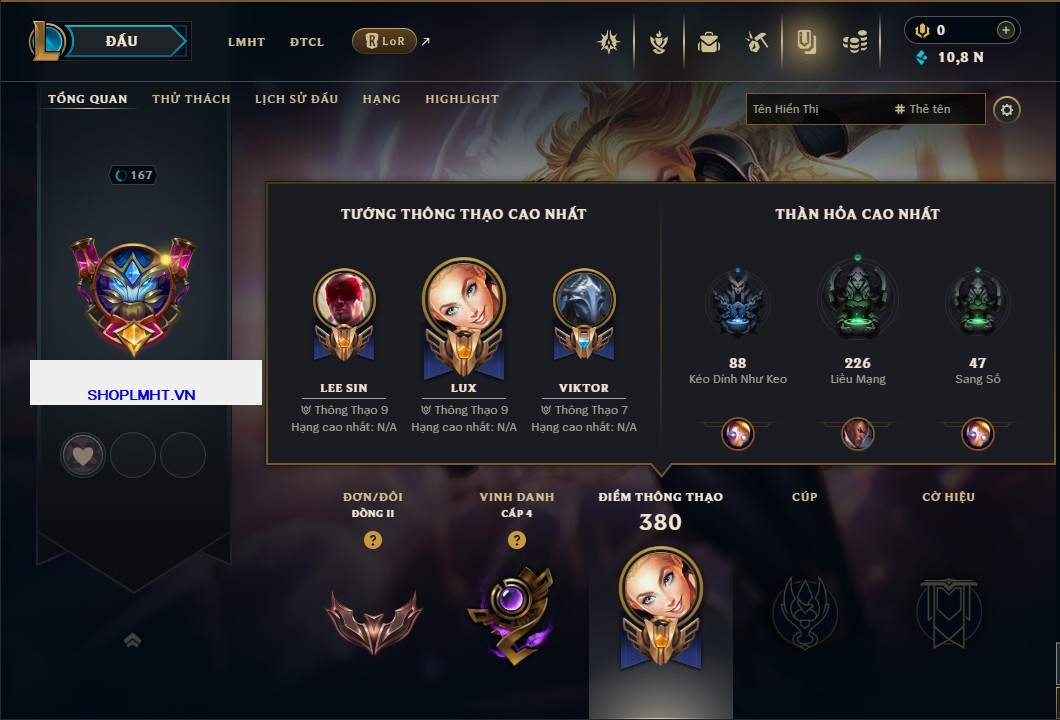Image resolution: width=1060 pixels, height=720 pixels.
Task: Show the HIGHLIGHT tab
Action: click(462, 99)
